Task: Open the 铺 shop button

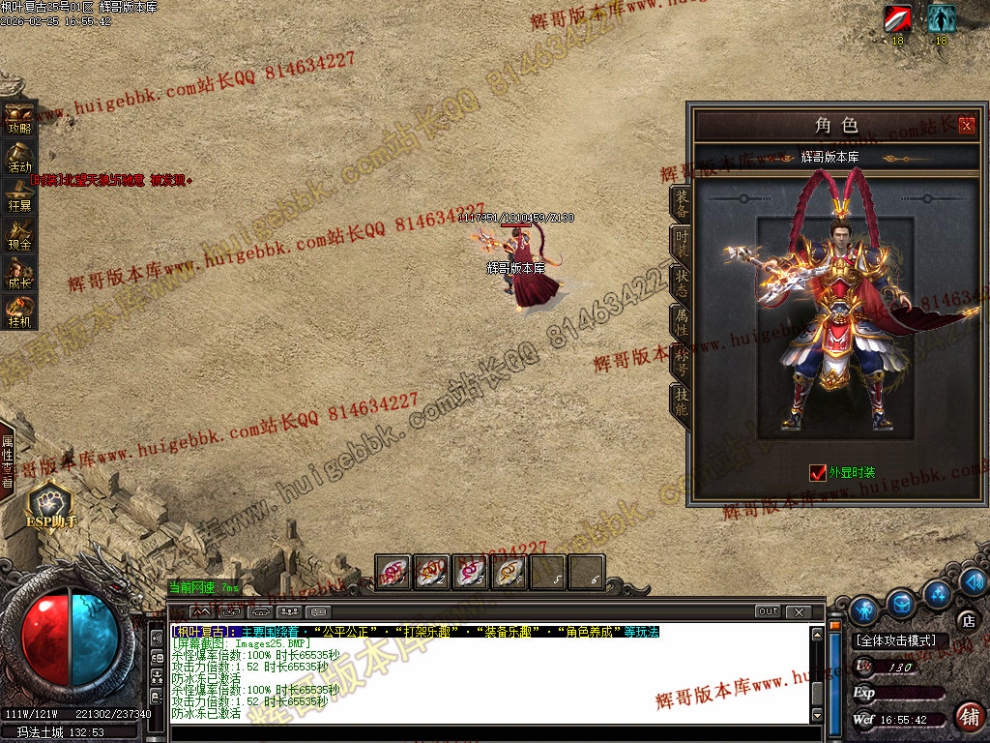Action: pos(969,716)
